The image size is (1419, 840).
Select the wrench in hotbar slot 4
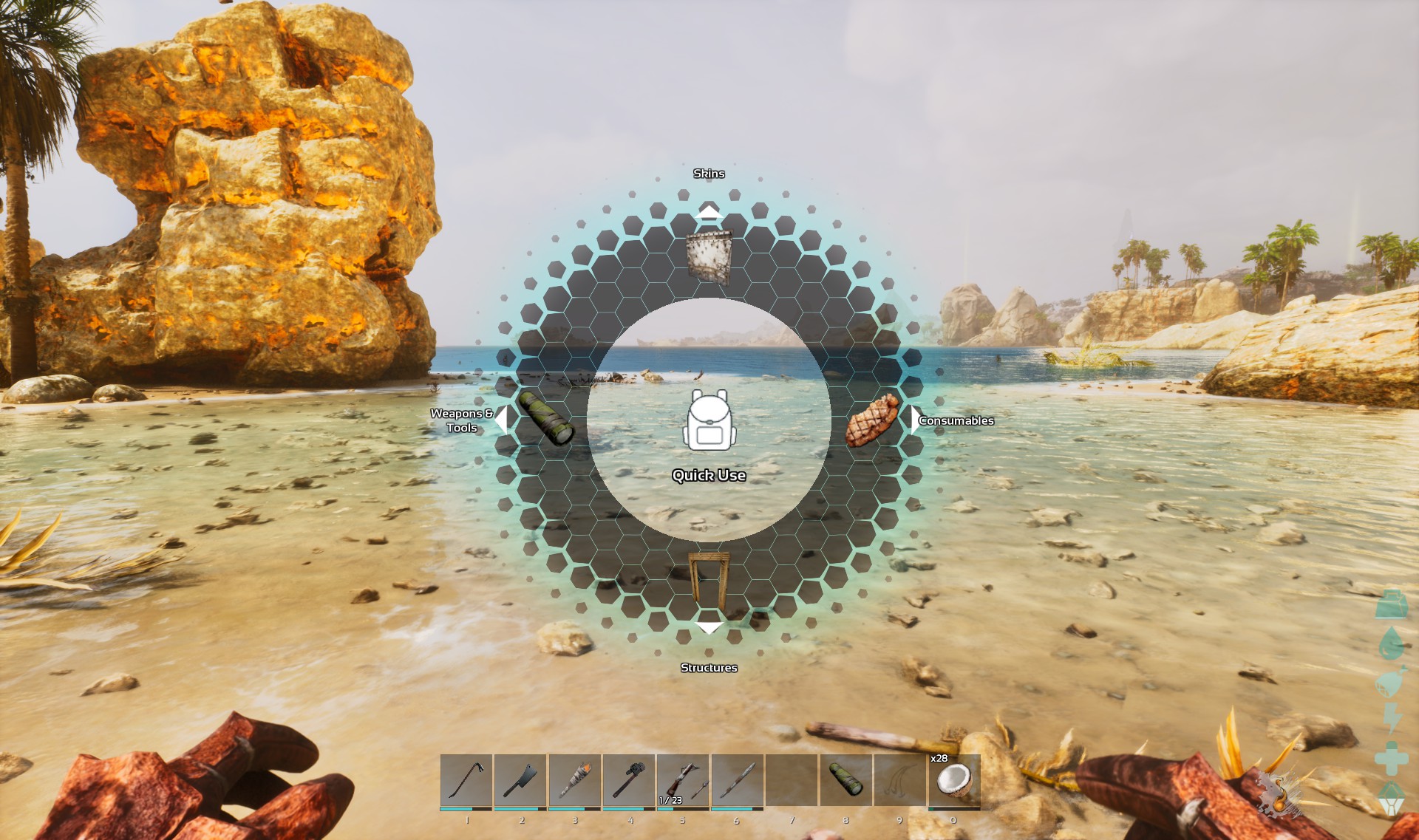coord(628,779)
